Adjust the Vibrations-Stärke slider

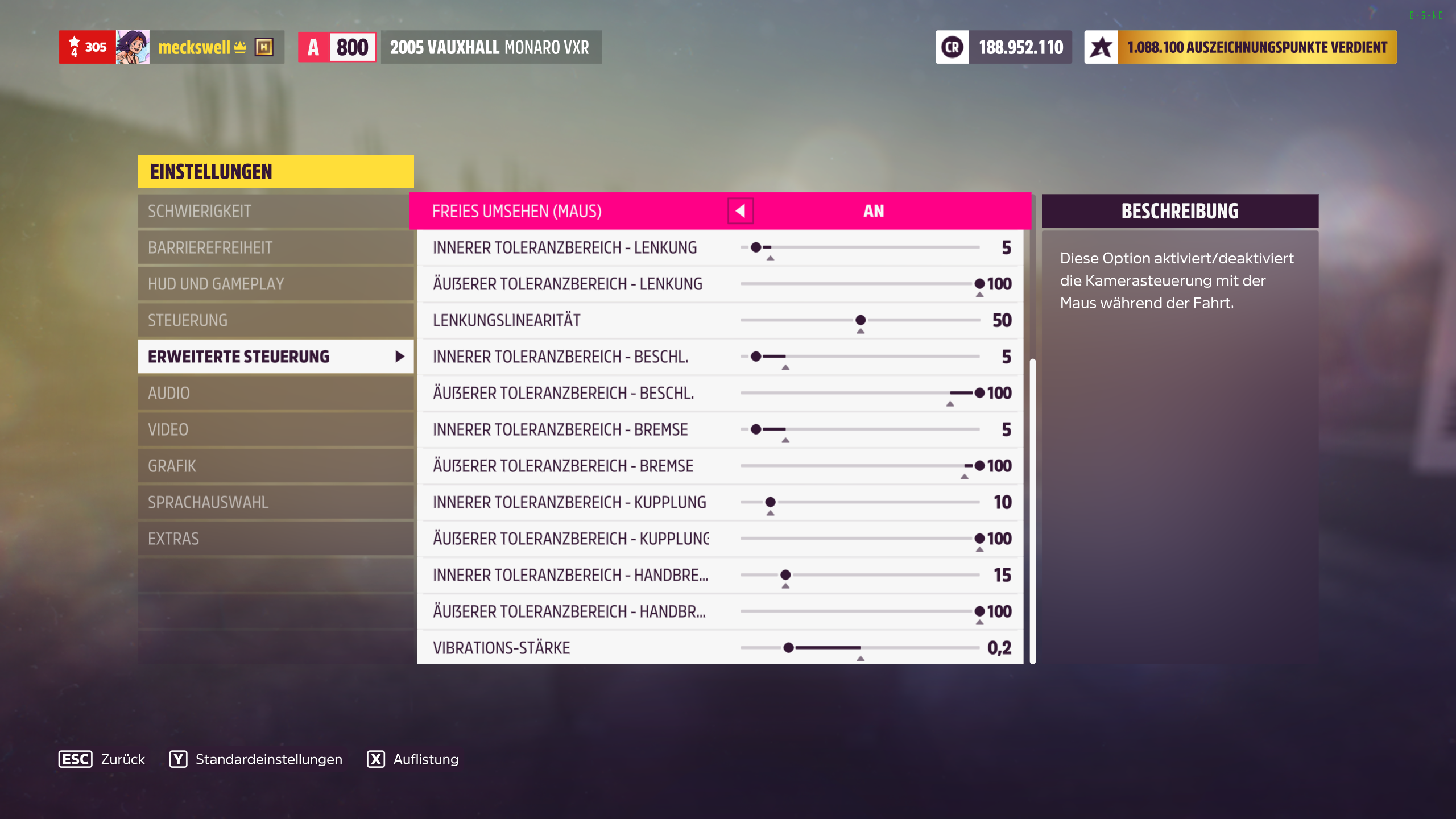click(x=788, y=647)
